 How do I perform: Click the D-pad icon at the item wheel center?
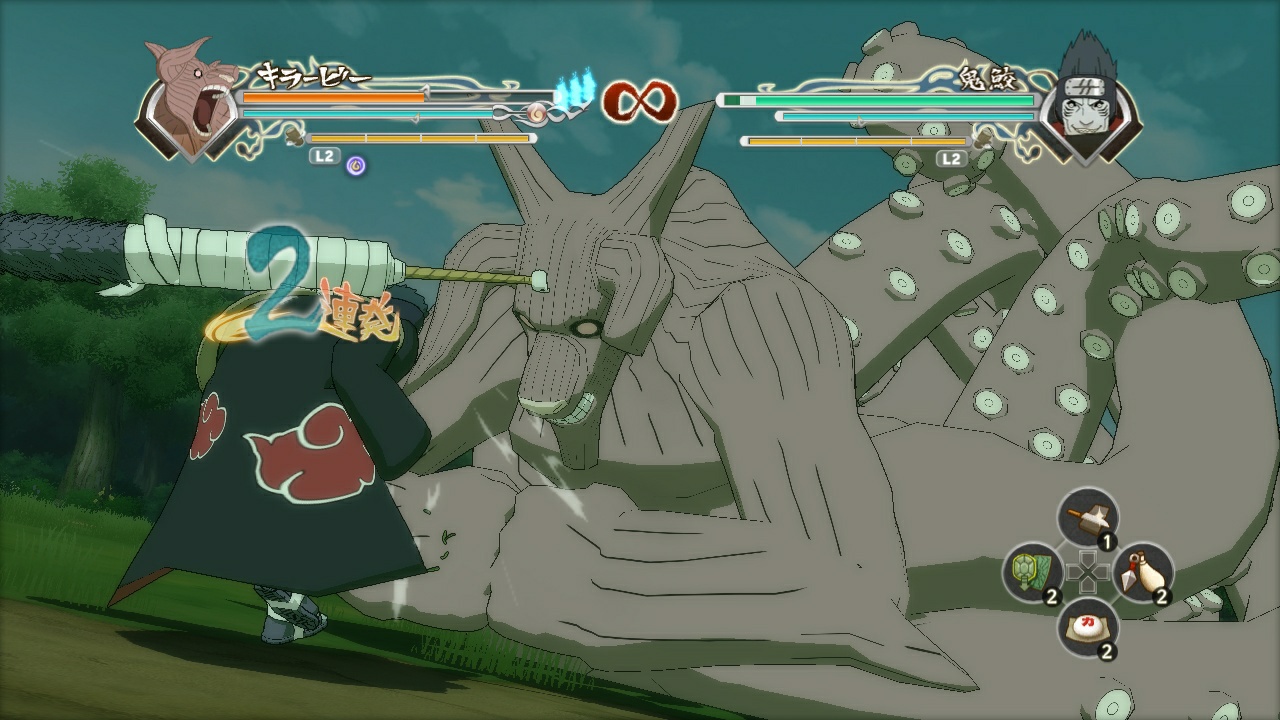[1089, 572]
